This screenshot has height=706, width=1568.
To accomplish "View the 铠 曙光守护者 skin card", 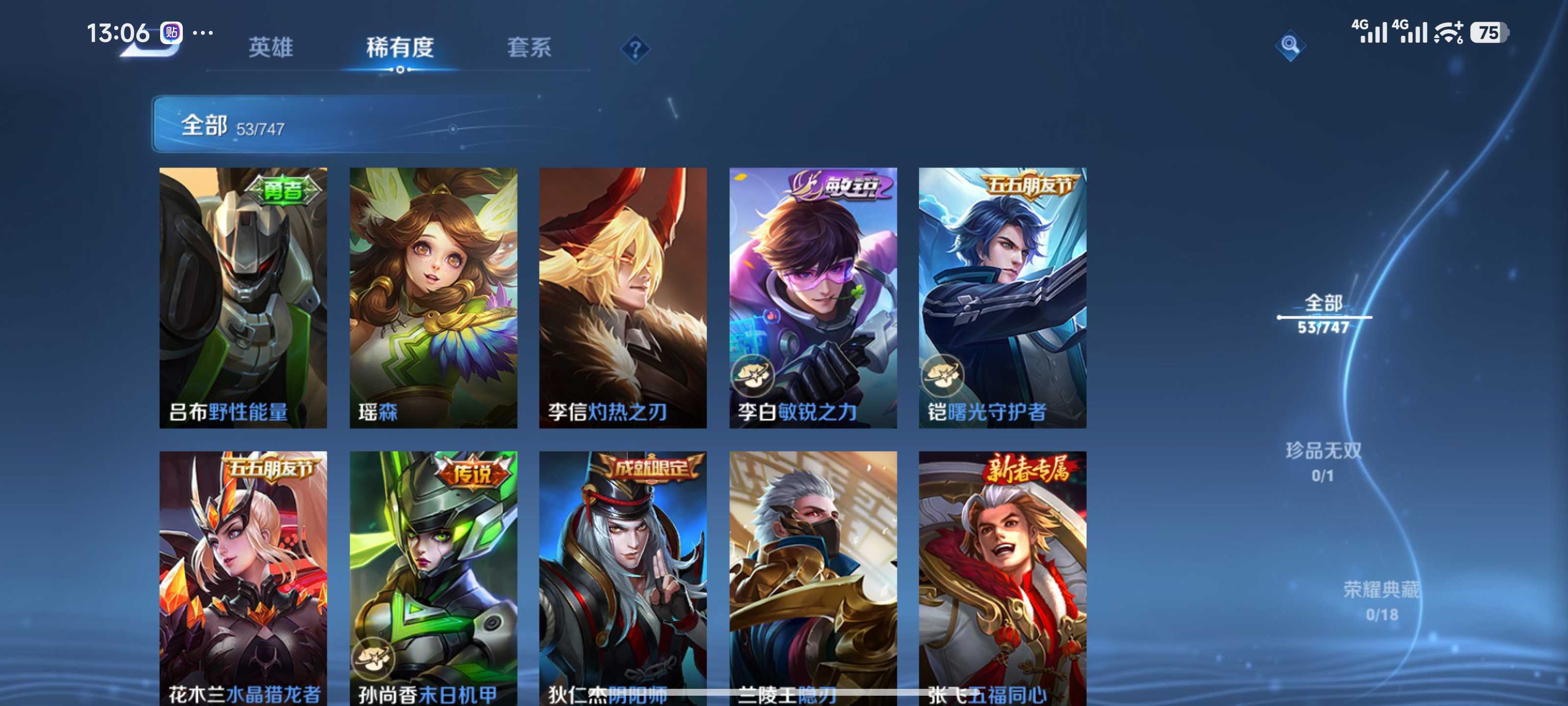I will click(1002, 297).
